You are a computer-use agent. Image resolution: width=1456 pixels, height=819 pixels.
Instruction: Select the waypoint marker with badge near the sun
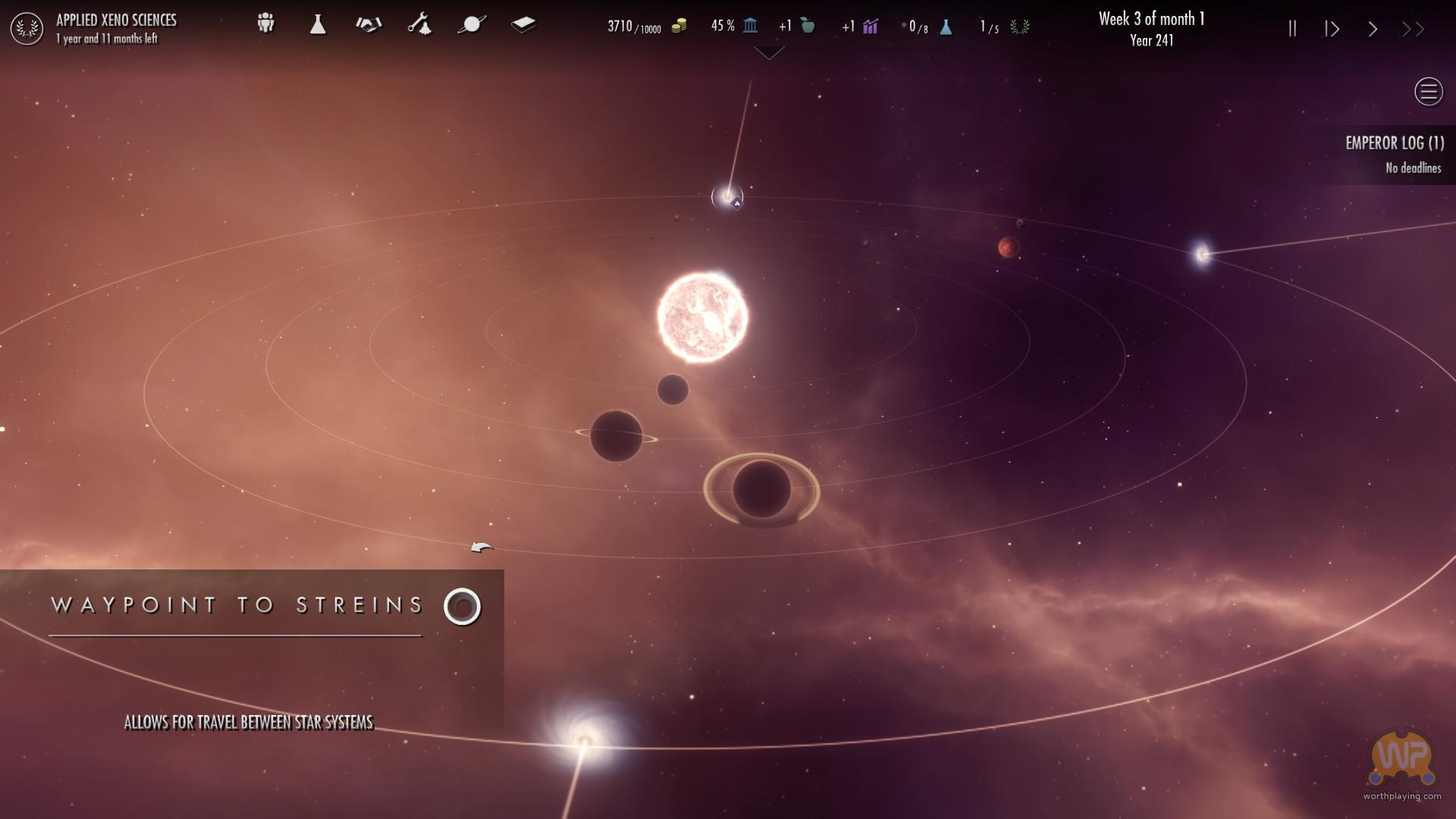[x=728, y=197]
